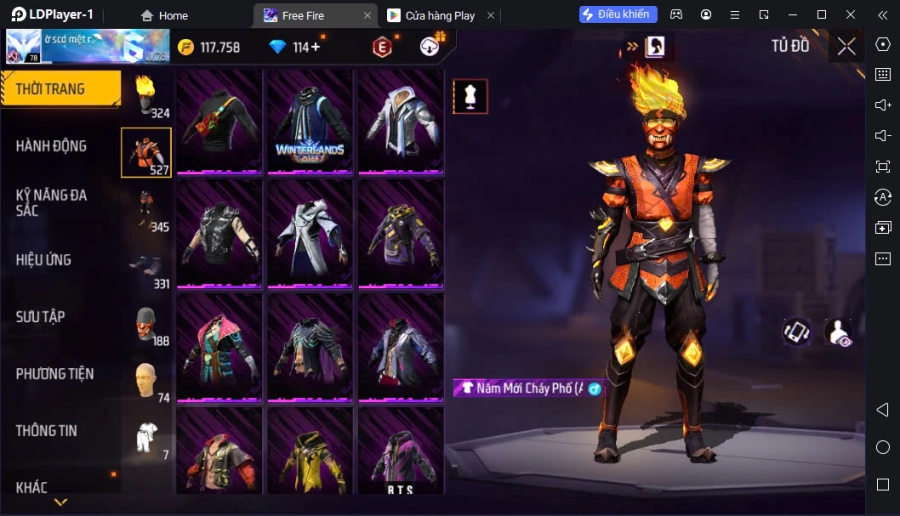Choose the Winterlands 2022 jacket
The image size is (900, 516).
coord(310,122)
